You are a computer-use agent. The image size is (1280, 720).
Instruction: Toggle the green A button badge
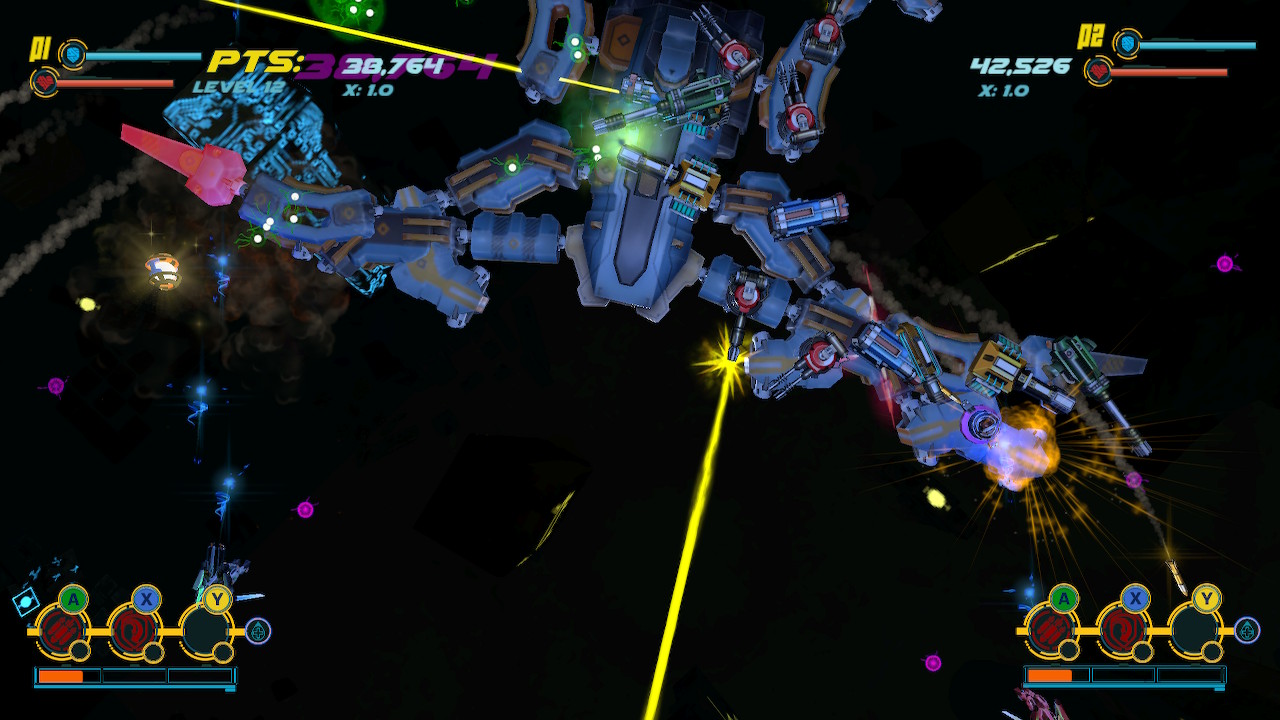point(72,599)
